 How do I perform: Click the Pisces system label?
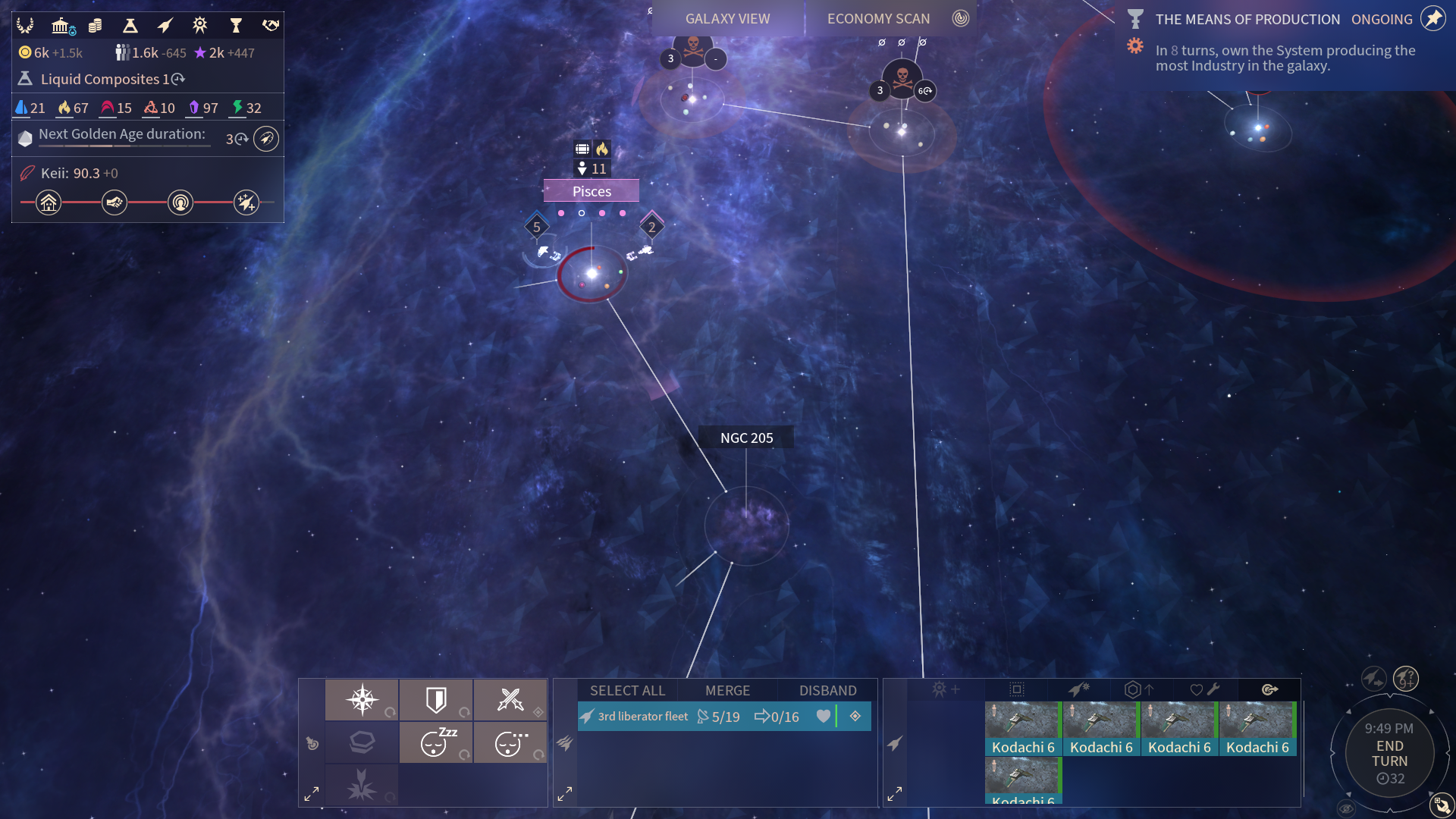pos(591,192)
